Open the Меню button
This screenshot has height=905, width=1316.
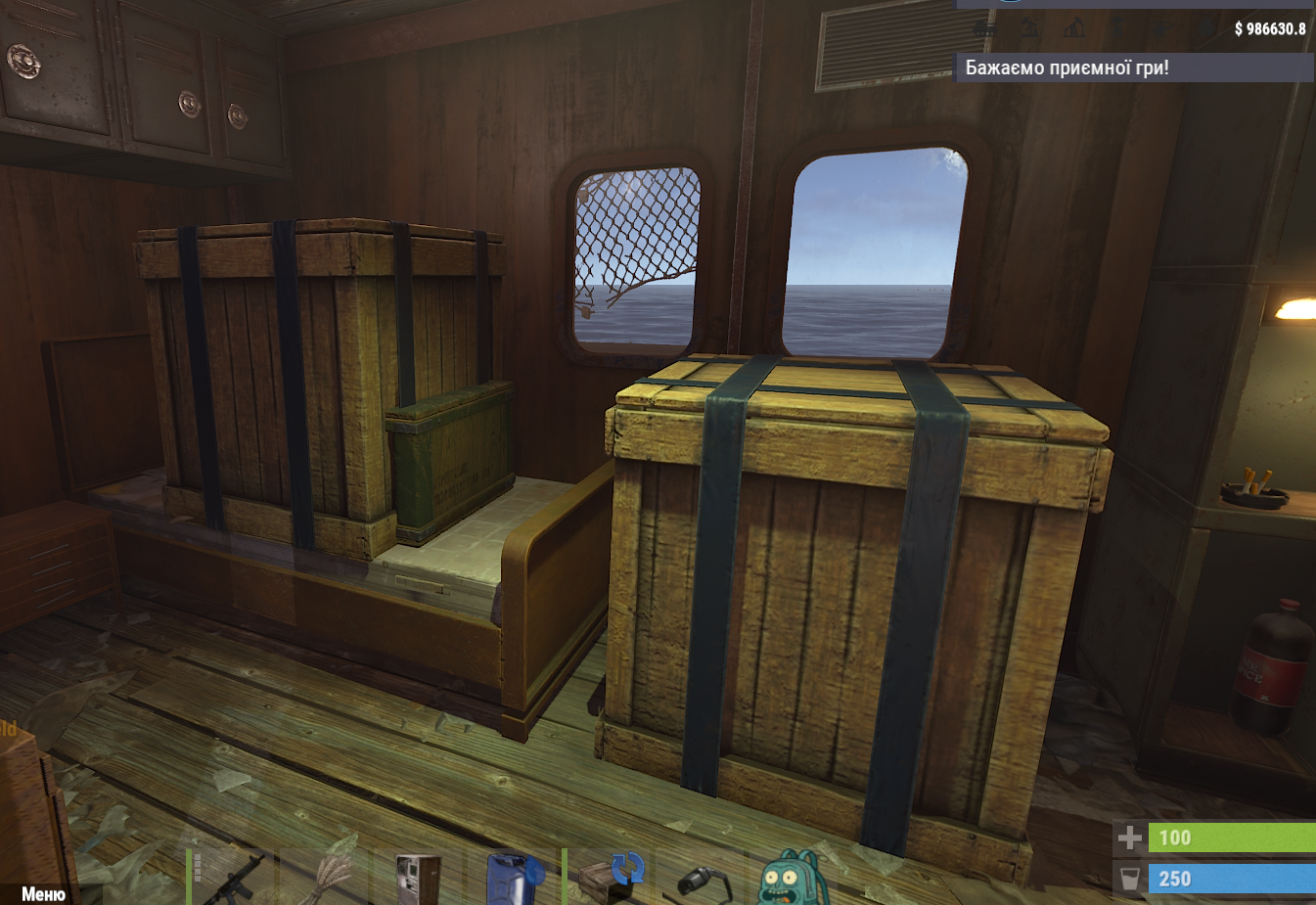[43, 893]
